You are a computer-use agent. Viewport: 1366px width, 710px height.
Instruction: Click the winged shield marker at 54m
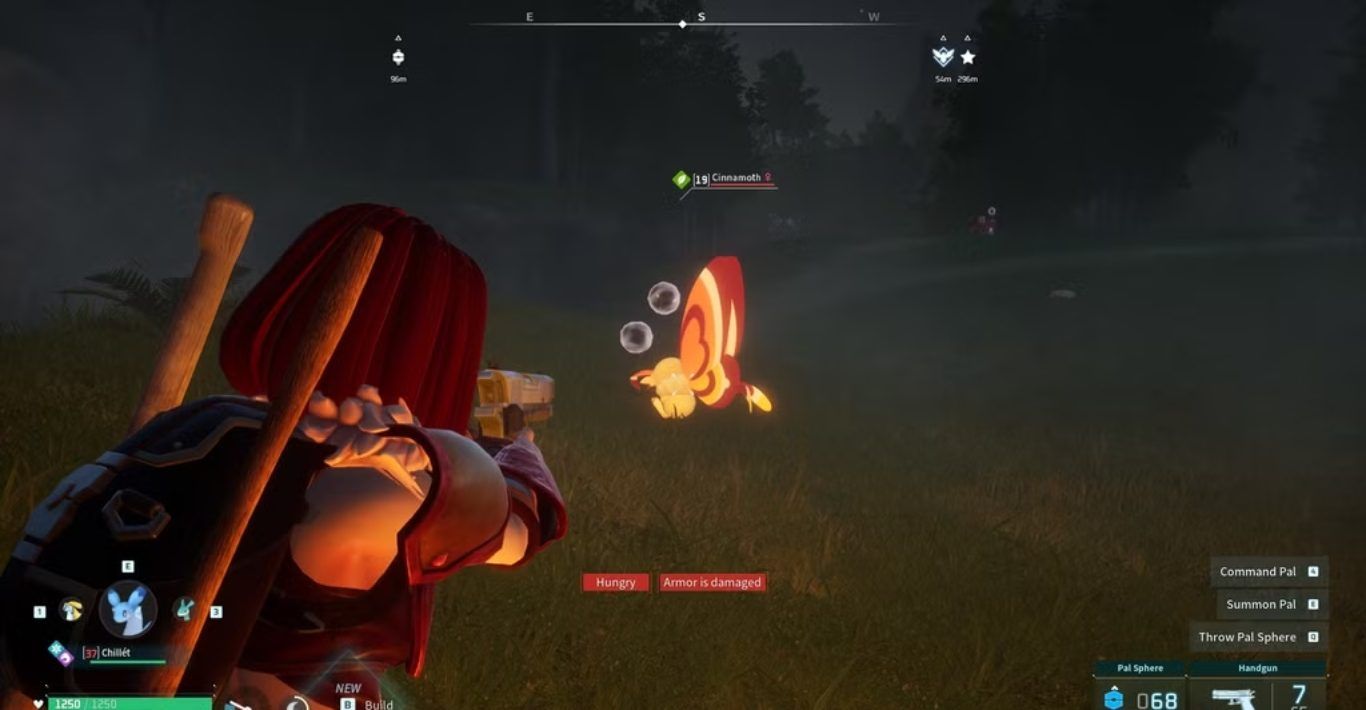[942, 57]
